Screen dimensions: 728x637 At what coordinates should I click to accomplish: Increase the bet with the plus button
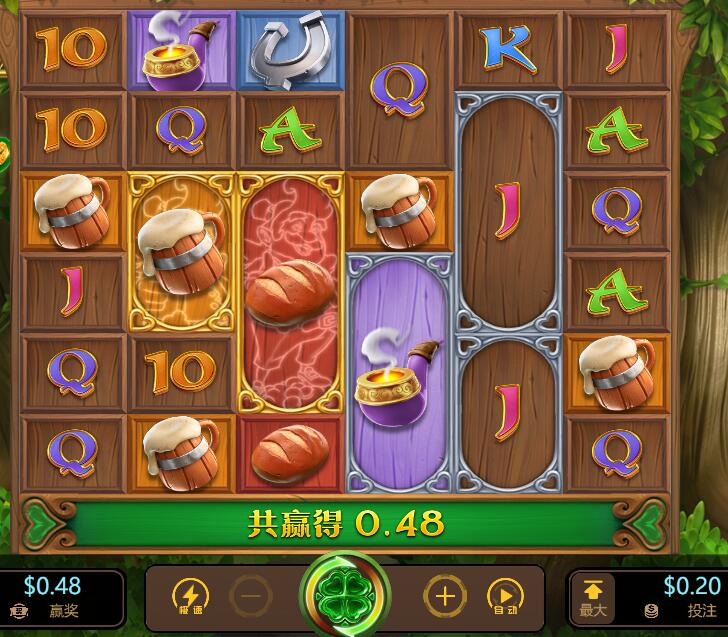pos(445,597)
